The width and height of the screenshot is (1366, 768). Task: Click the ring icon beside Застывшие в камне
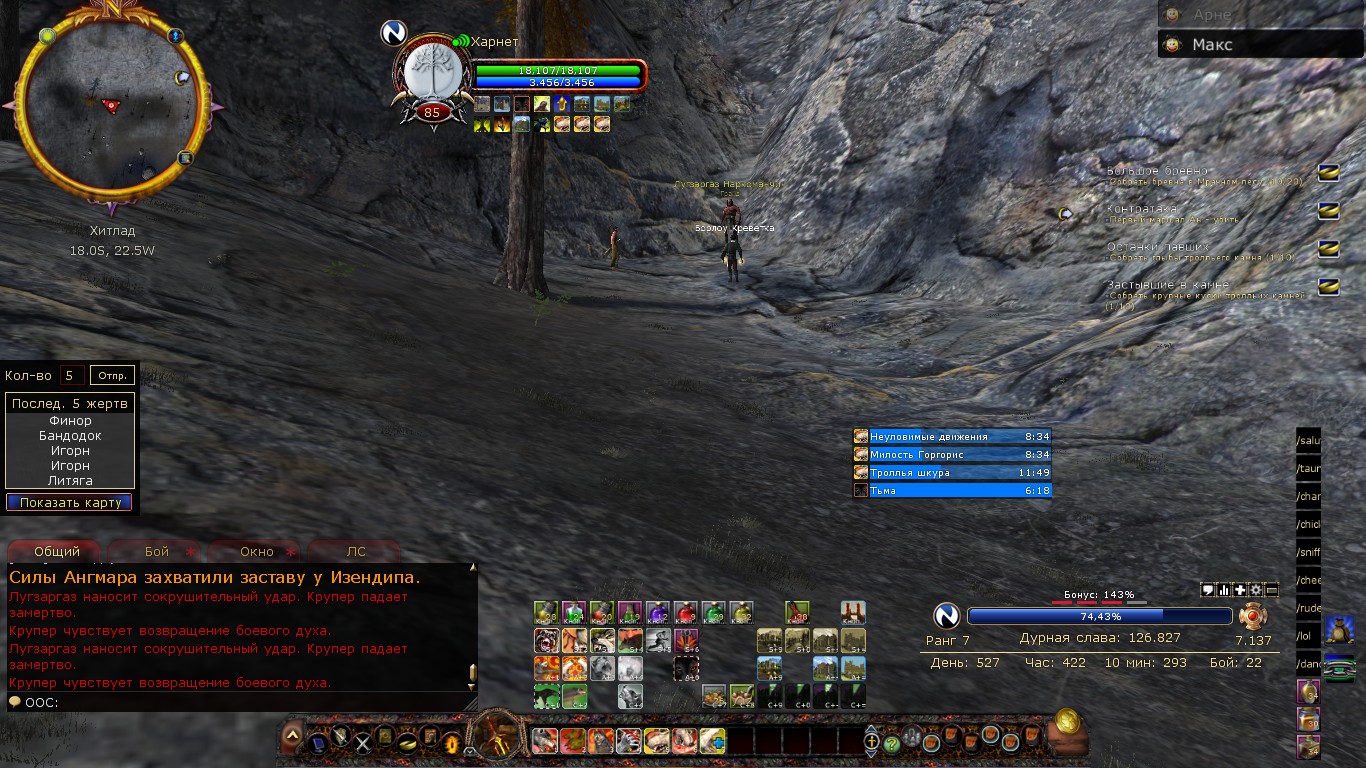click(1327, 286)
